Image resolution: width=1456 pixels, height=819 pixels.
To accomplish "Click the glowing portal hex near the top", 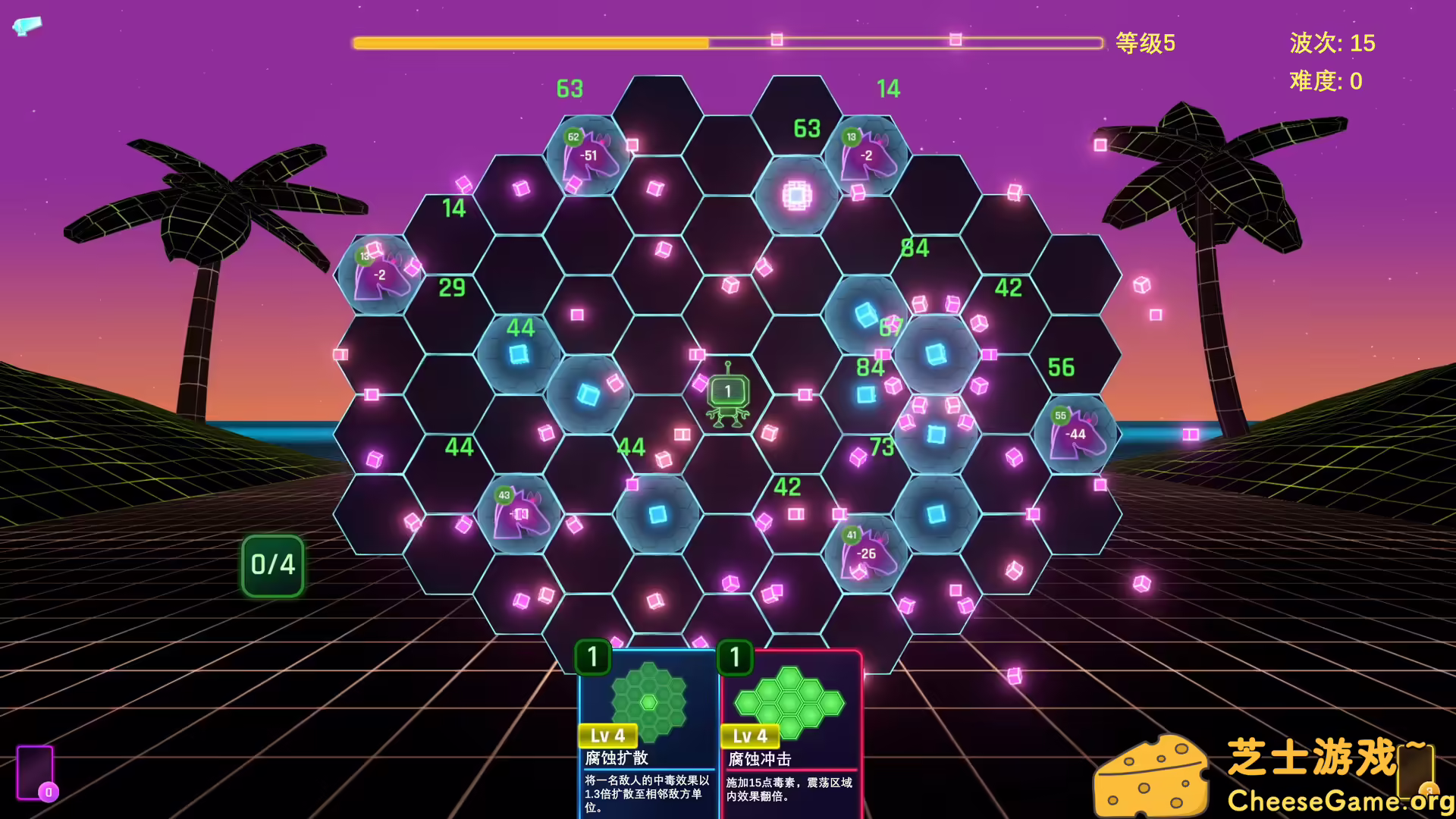I will pyautogui.click(x=795, y=196).
